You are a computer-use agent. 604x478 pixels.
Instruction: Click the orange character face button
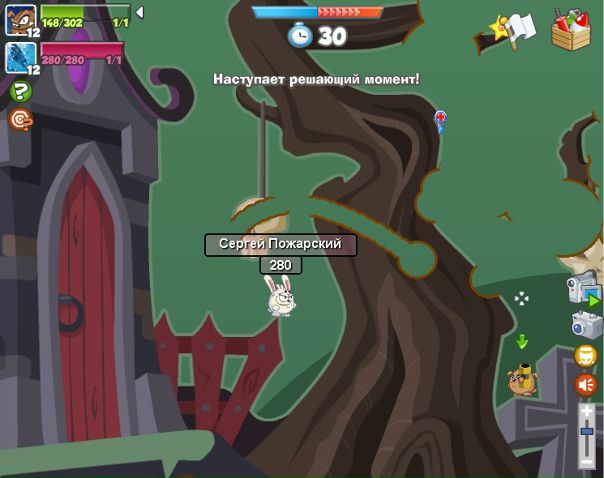tap(586, 356)
